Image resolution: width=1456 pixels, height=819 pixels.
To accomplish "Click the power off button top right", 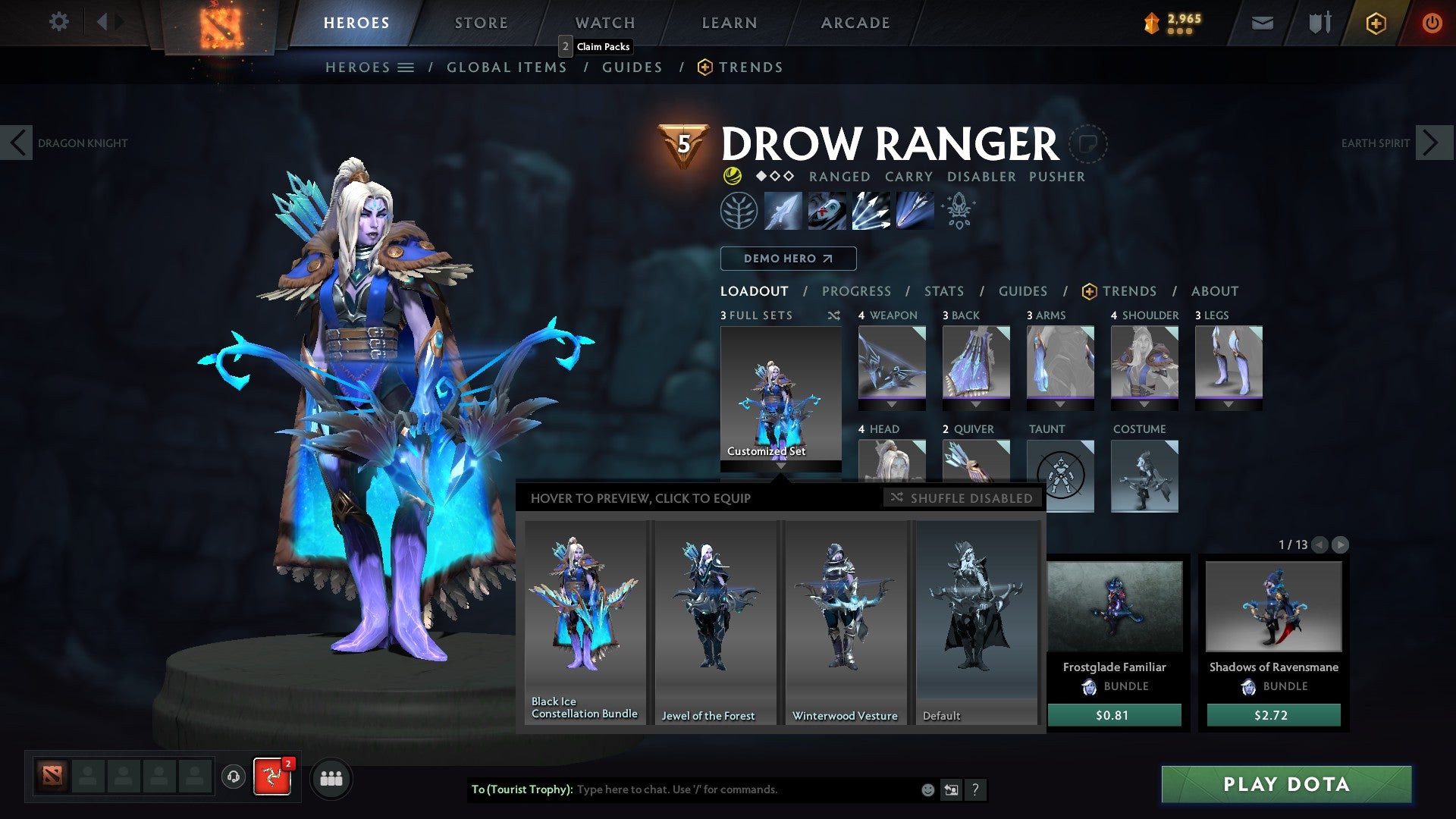I will 1432,23.
